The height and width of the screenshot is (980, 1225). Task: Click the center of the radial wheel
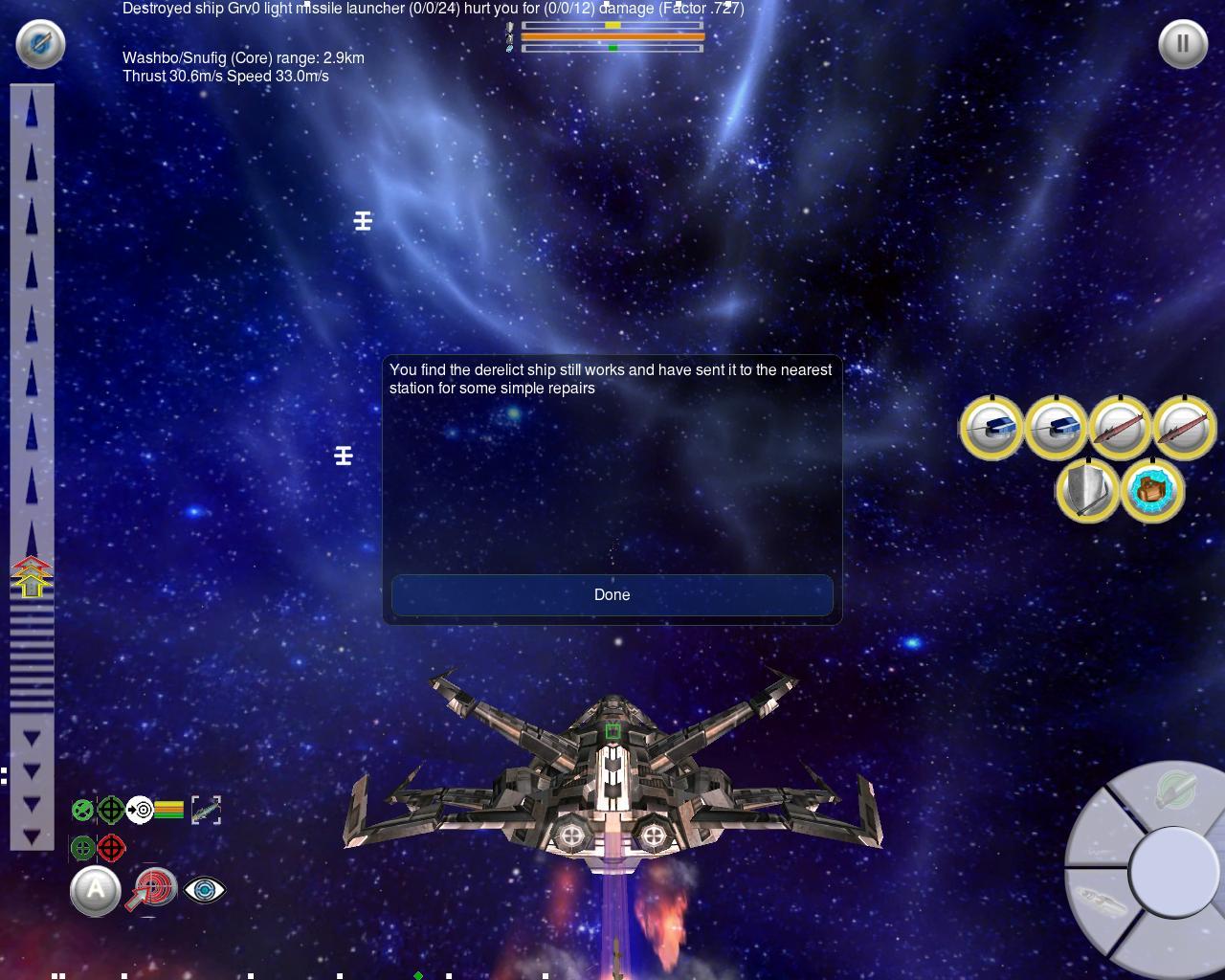(1172, 872)
